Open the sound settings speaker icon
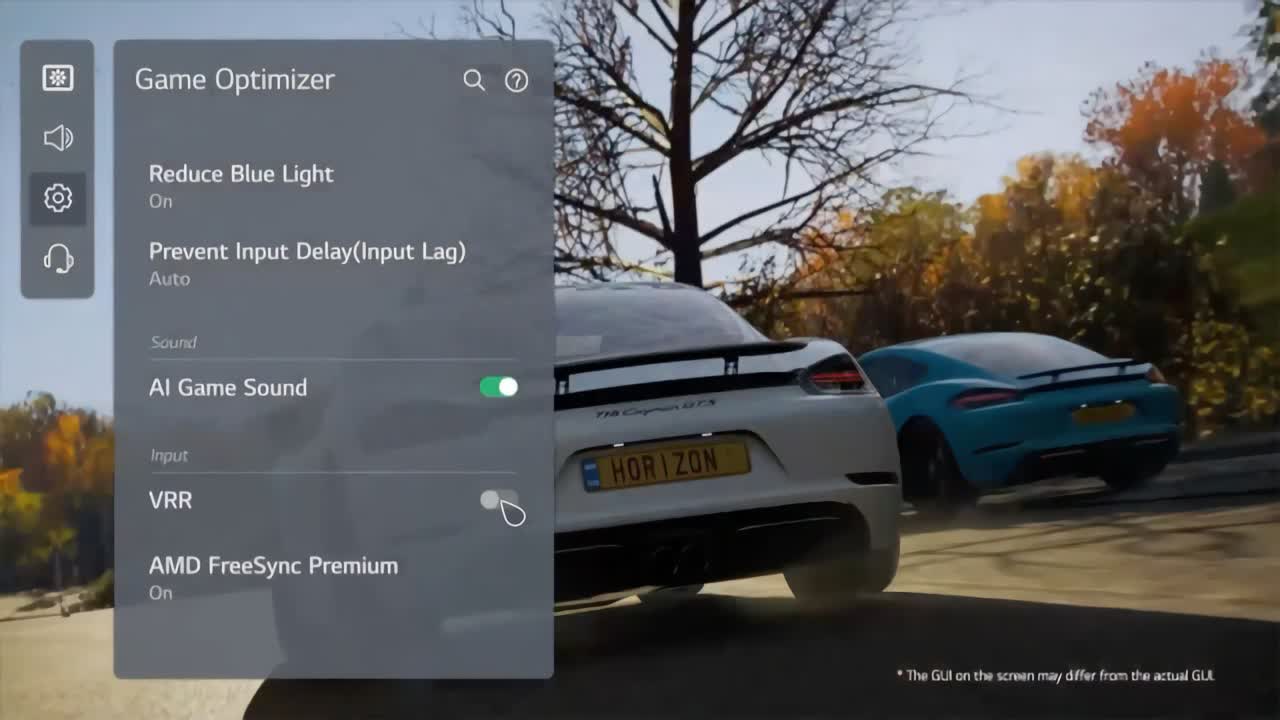The width and height of the screenshot is (1280, 720). point(57,138)
